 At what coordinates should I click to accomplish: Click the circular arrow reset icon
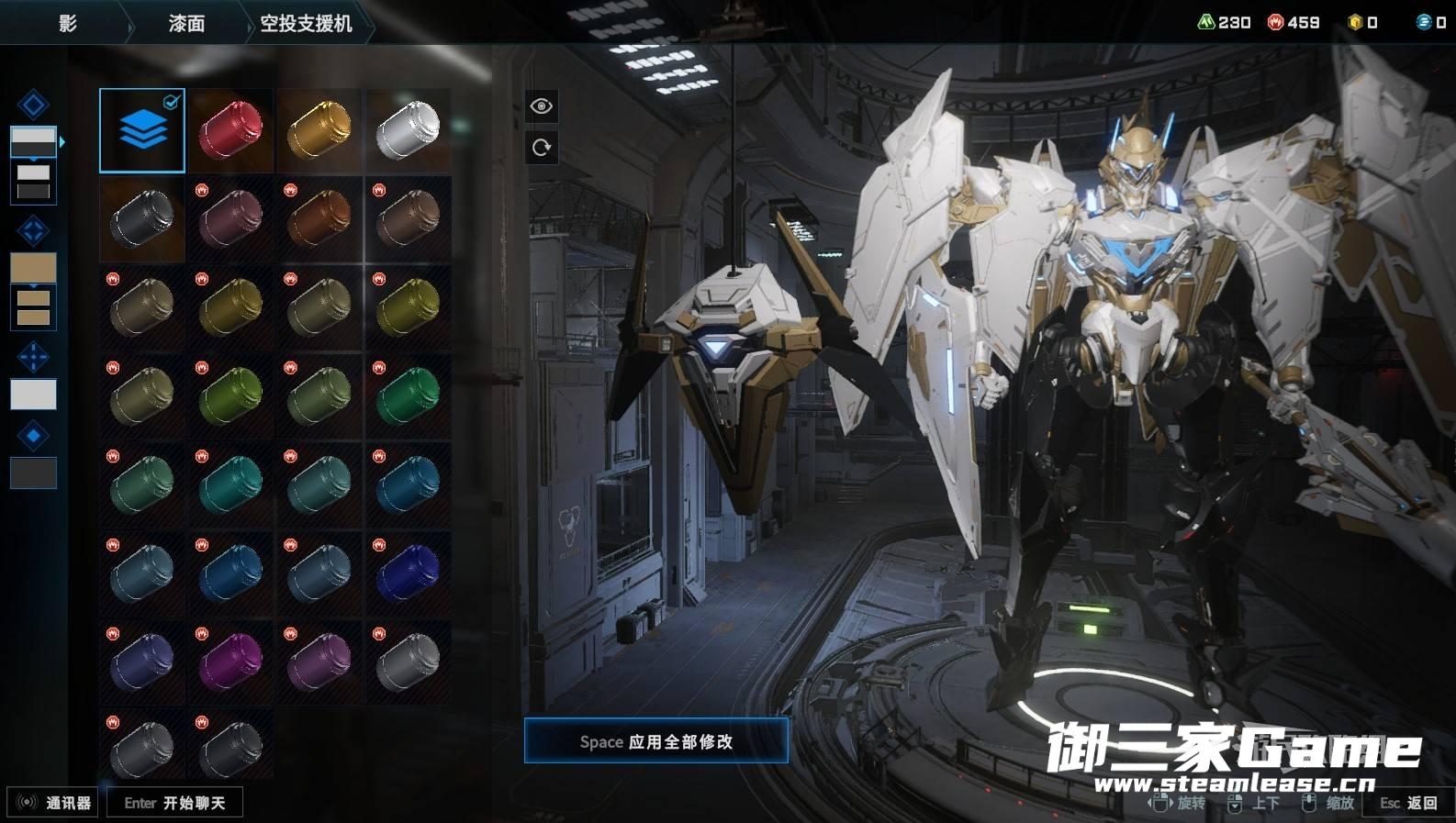point(542,147)
